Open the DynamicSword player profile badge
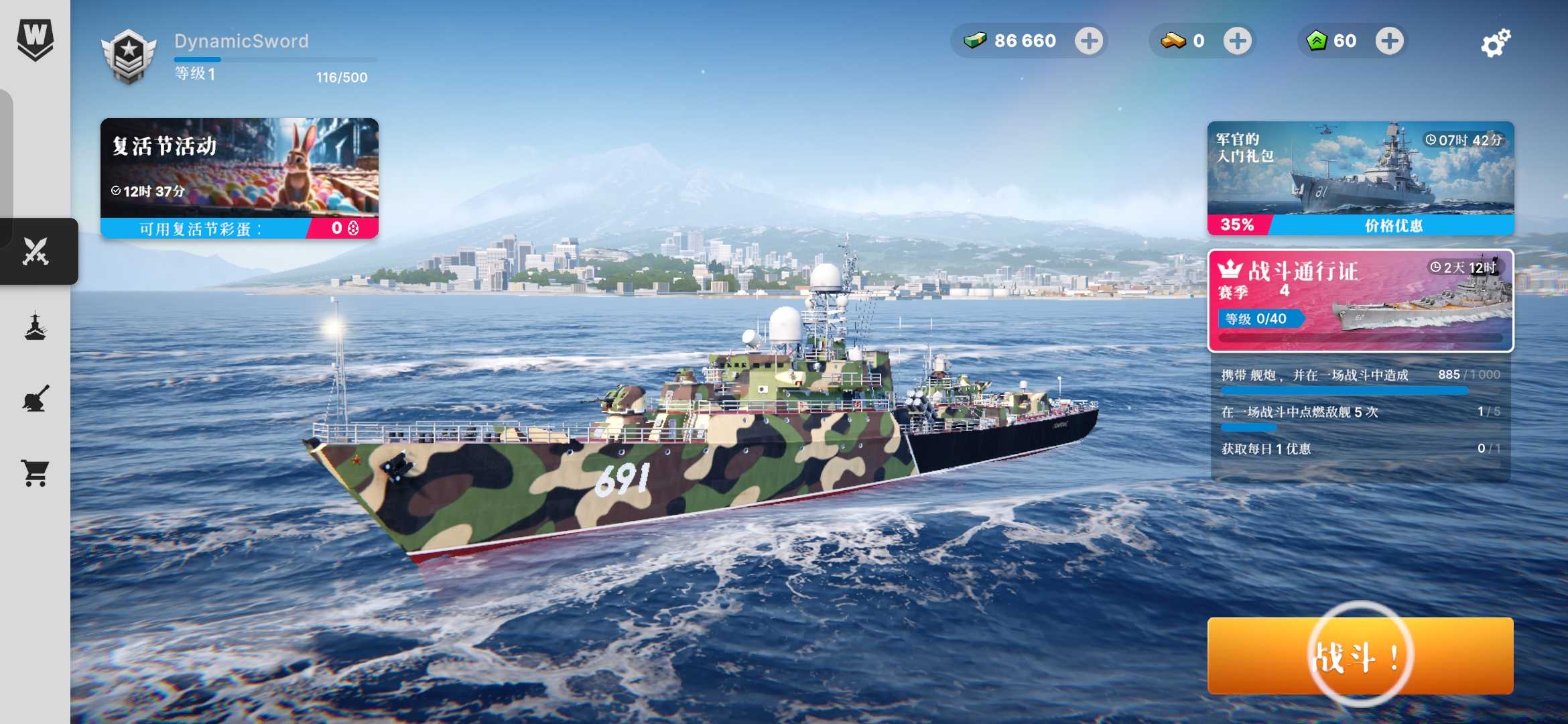The image size is (1568, 724). pos(129,56)
